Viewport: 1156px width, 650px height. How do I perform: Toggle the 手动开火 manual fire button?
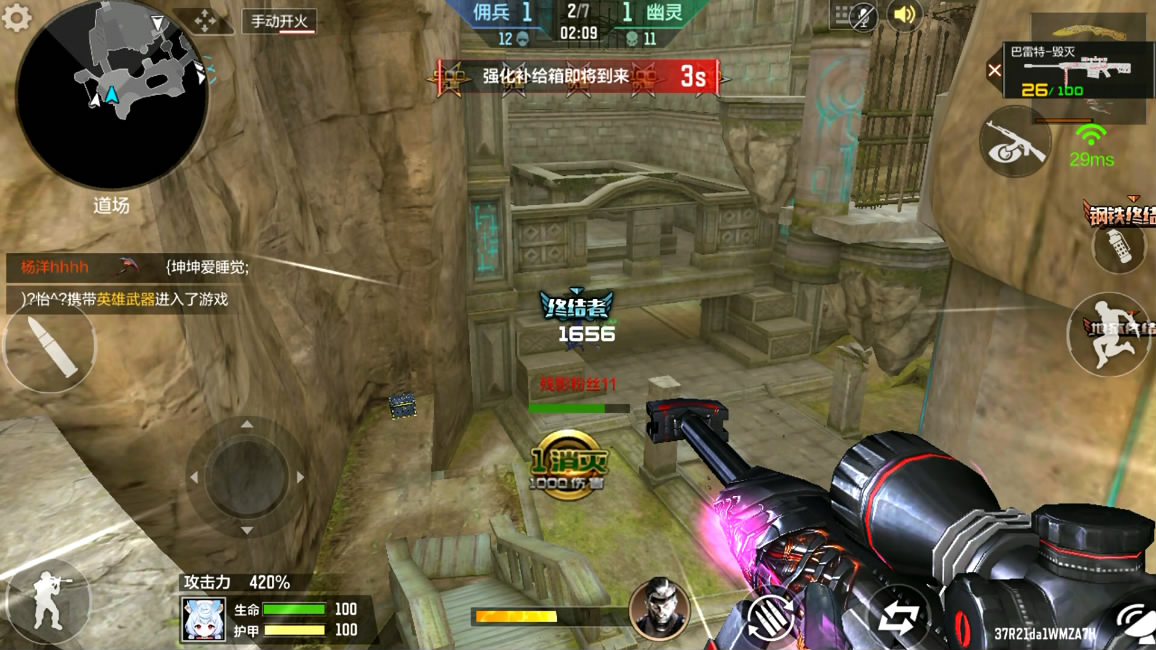pyautogui.click(x=279, y=21)
